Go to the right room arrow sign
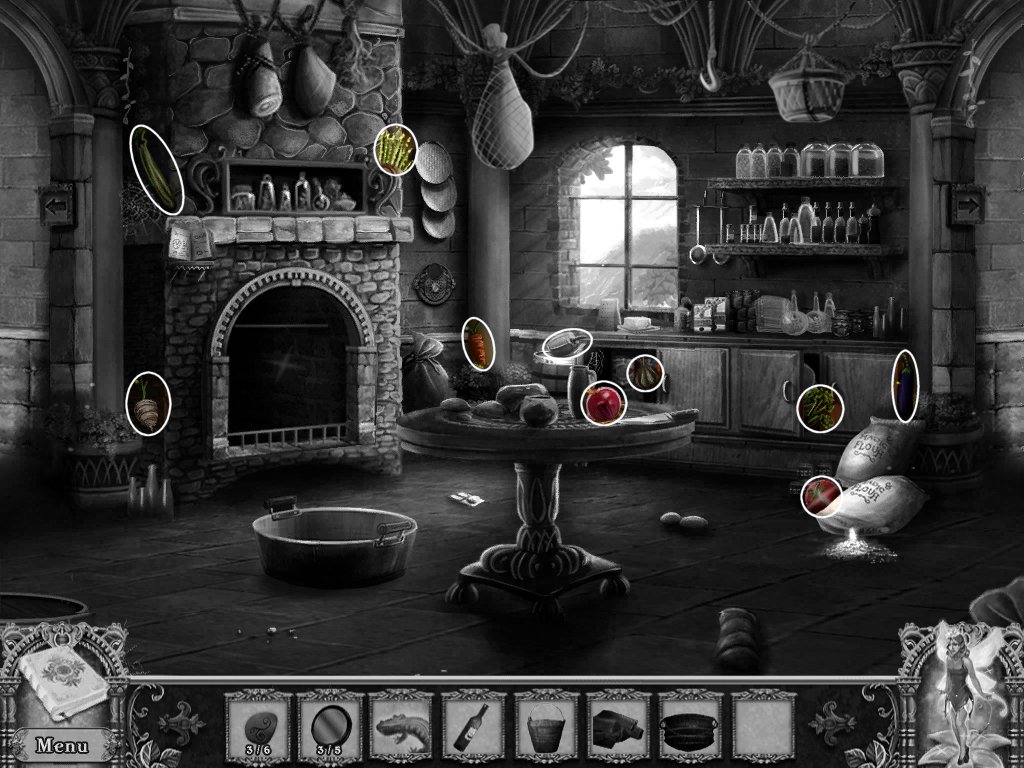 click(x=967, y=205)
